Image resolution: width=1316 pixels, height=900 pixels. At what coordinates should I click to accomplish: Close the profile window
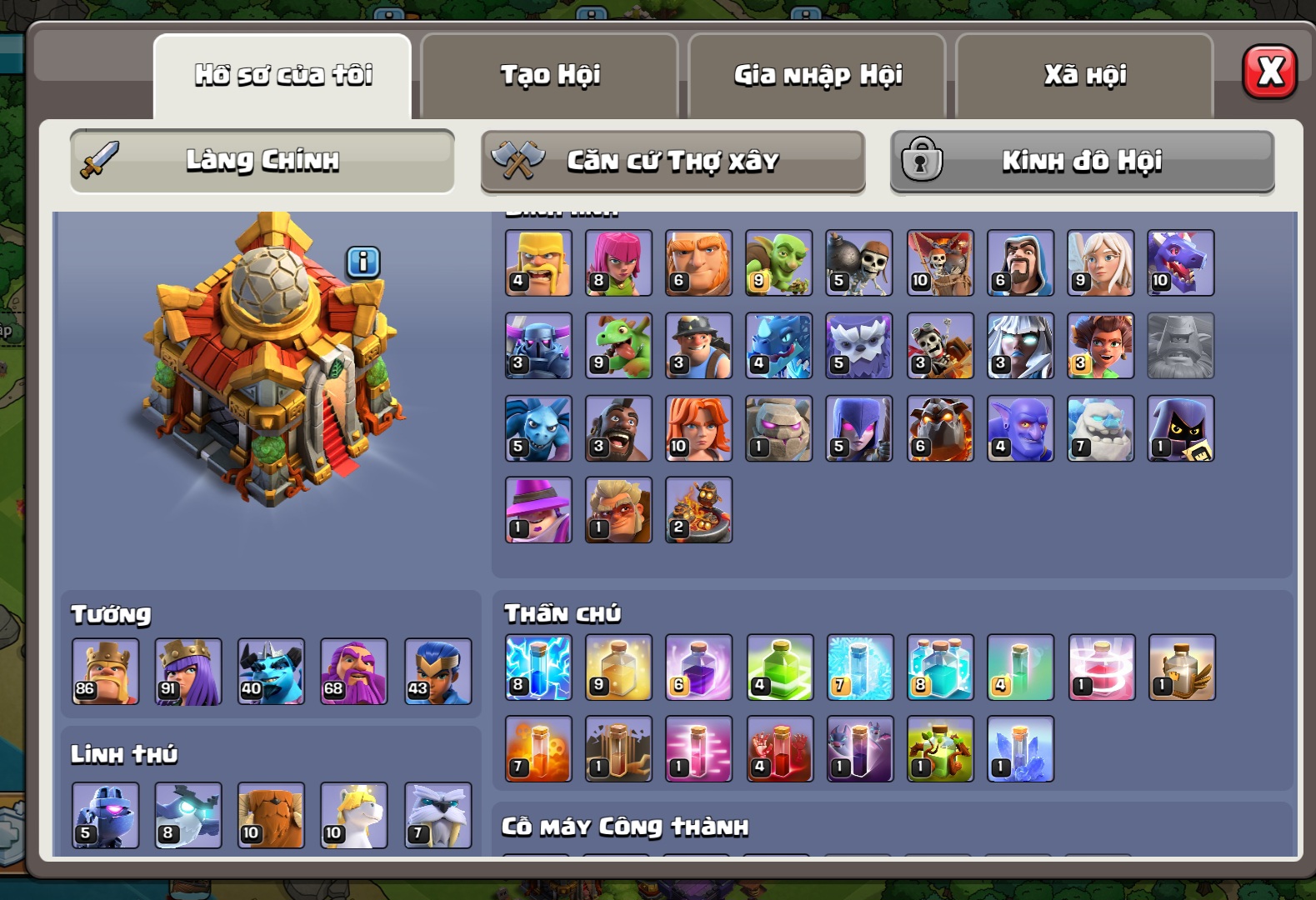click(1268, 72)
